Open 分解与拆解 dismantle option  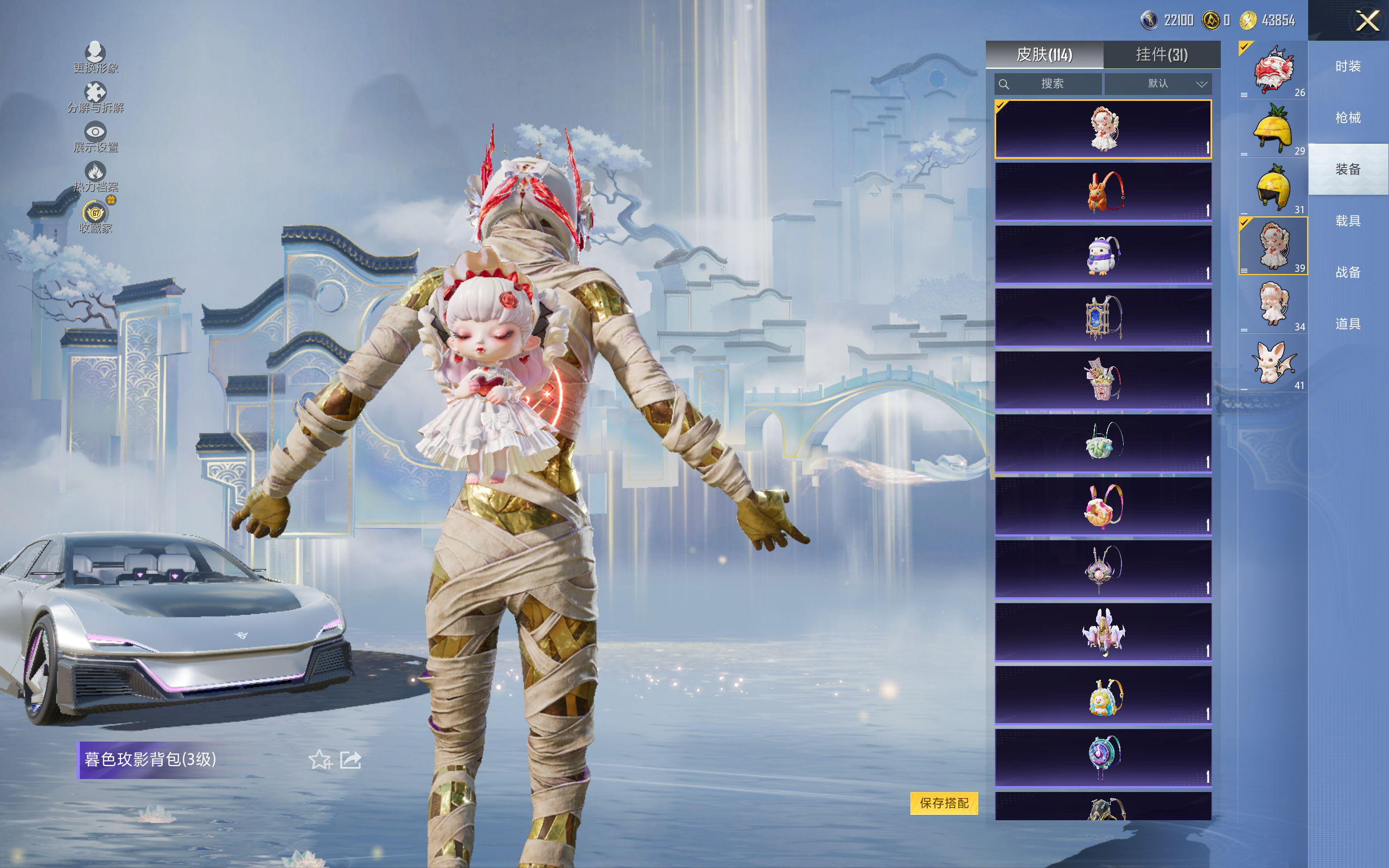click(x=95, y=98)
